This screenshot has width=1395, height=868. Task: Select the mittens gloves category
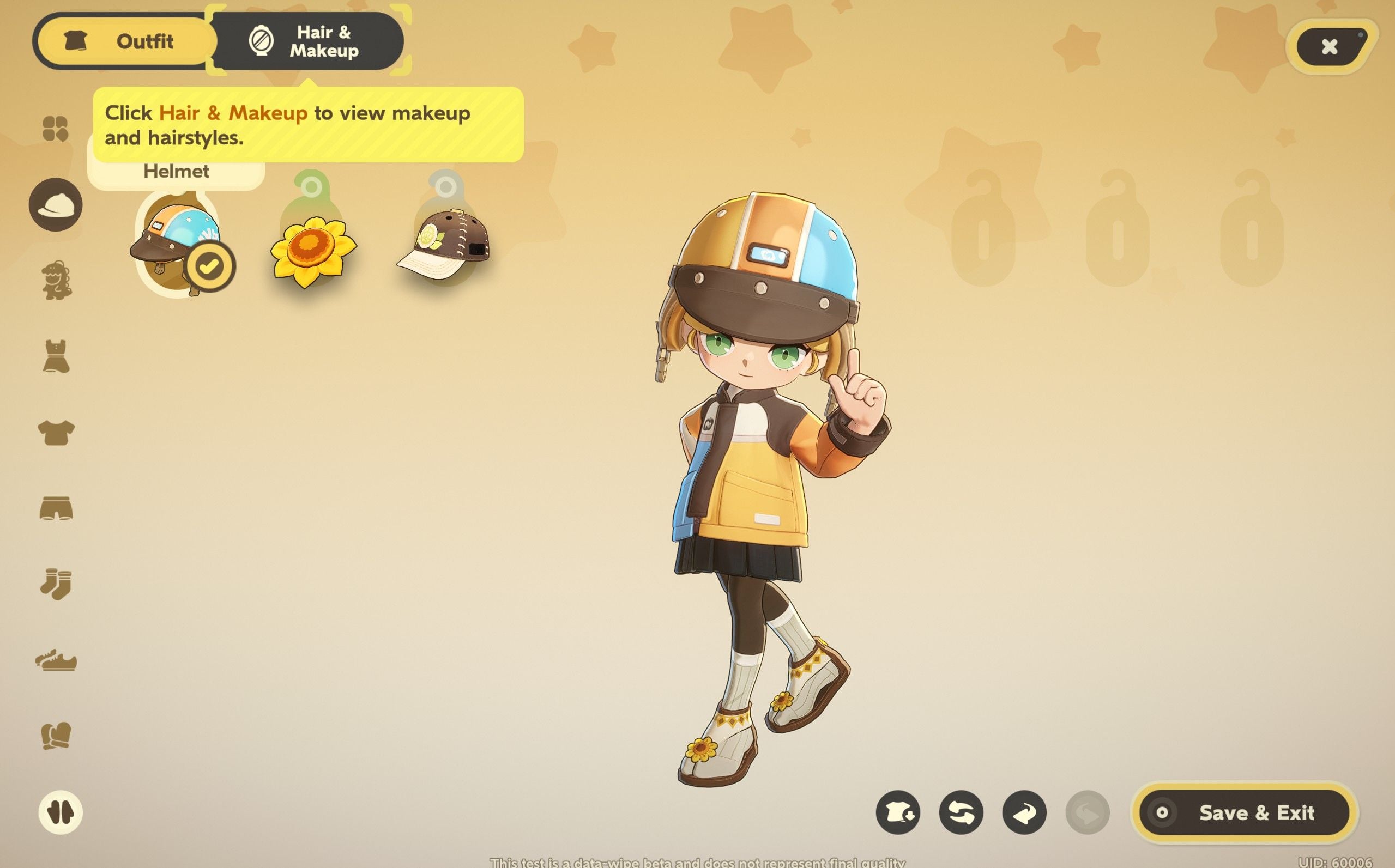click(x=56, y=736)
